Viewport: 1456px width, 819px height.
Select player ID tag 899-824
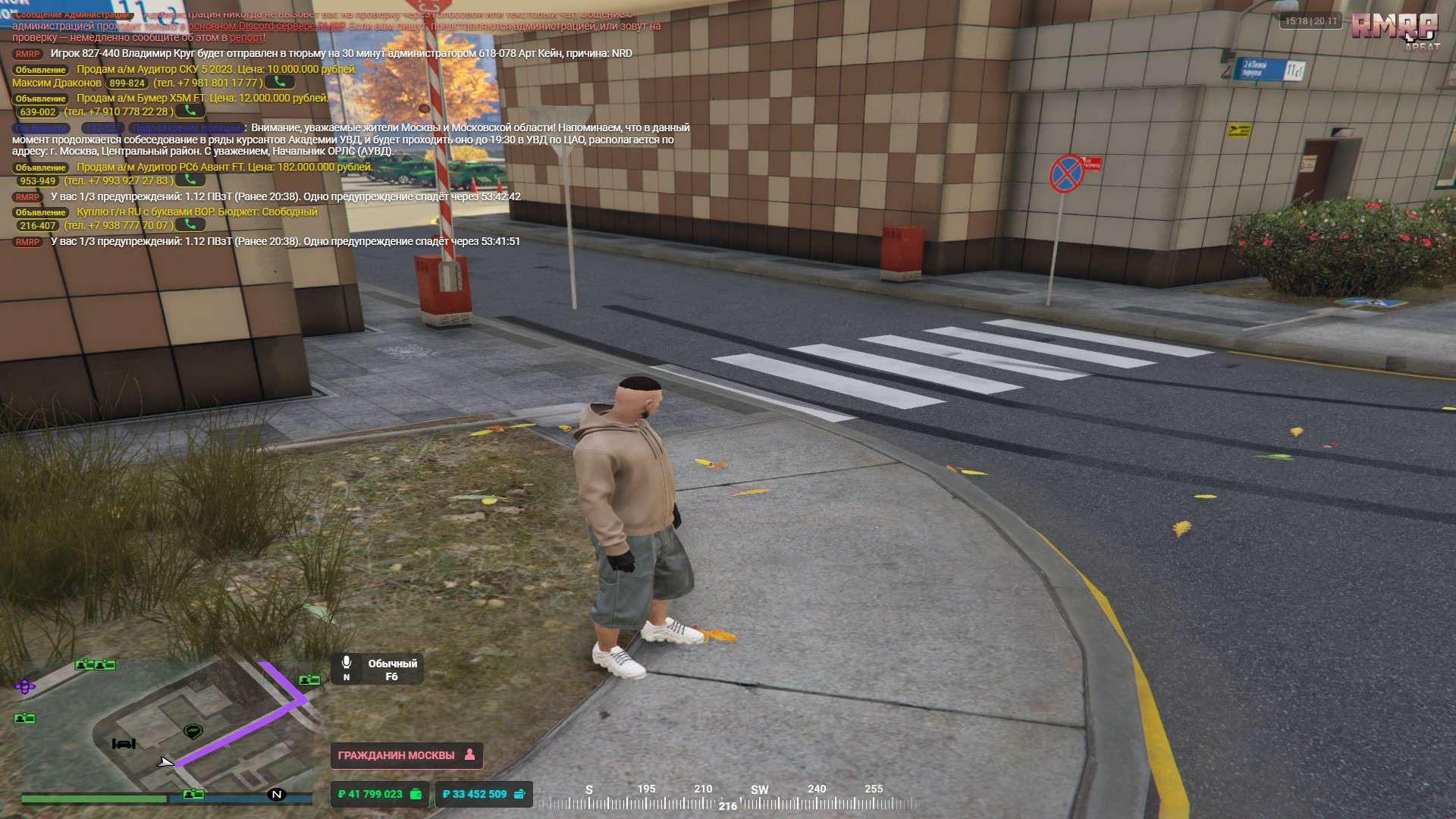coord(127,83)
